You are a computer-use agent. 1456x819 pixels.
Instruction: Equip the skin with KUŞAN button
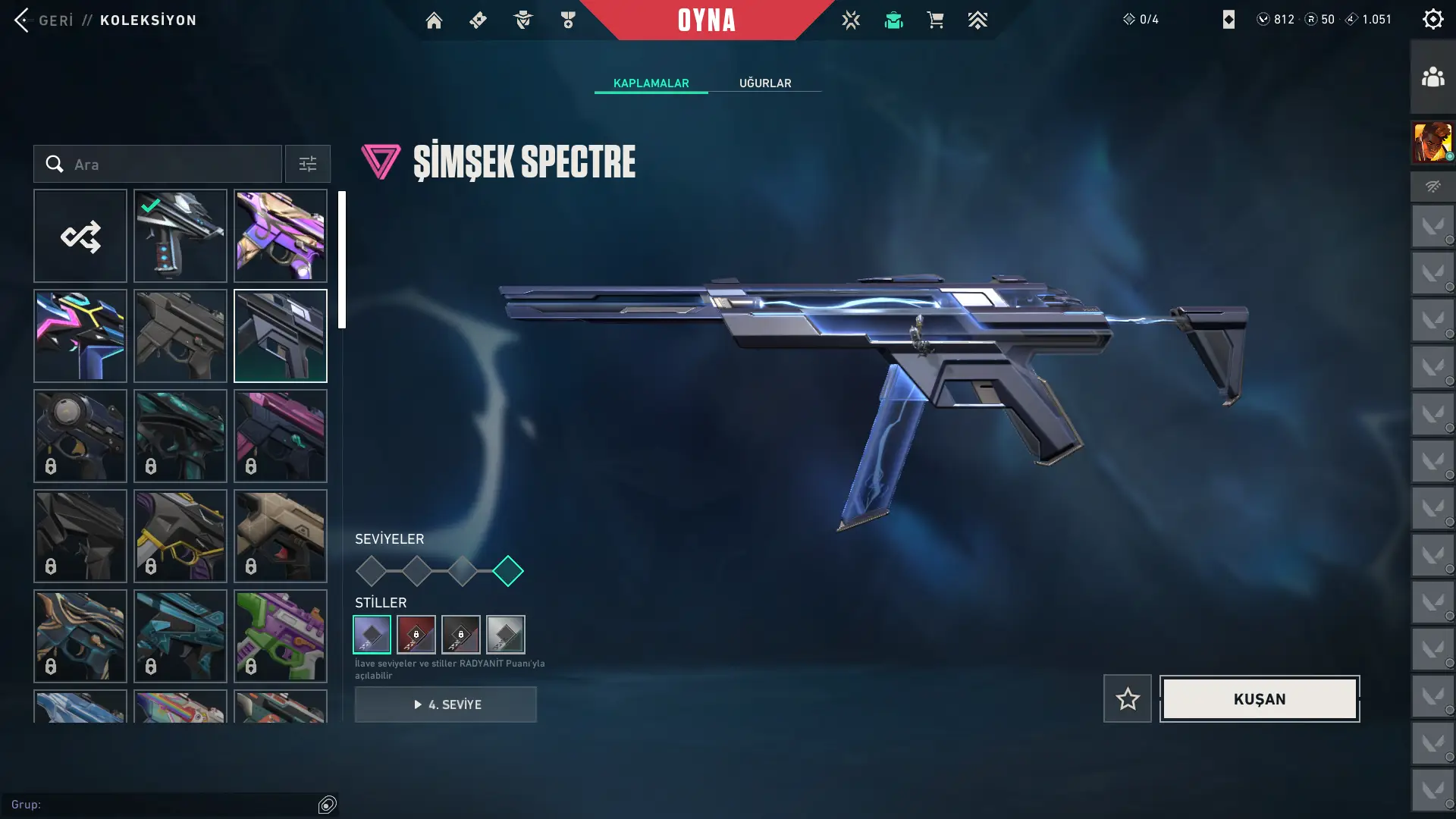[x=1260, y=698]
